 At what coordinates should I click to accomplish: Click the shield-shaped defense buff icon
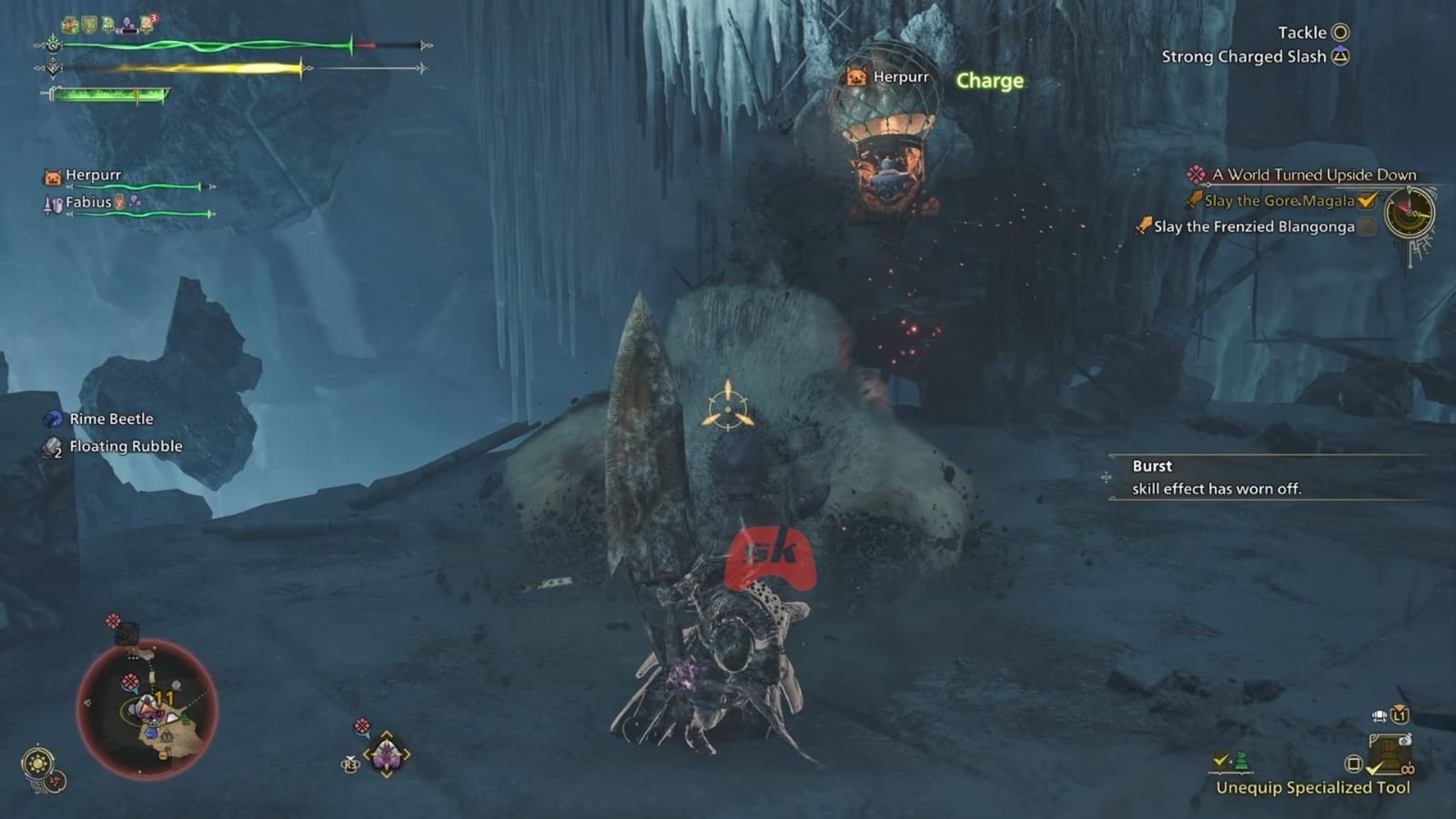88,24
